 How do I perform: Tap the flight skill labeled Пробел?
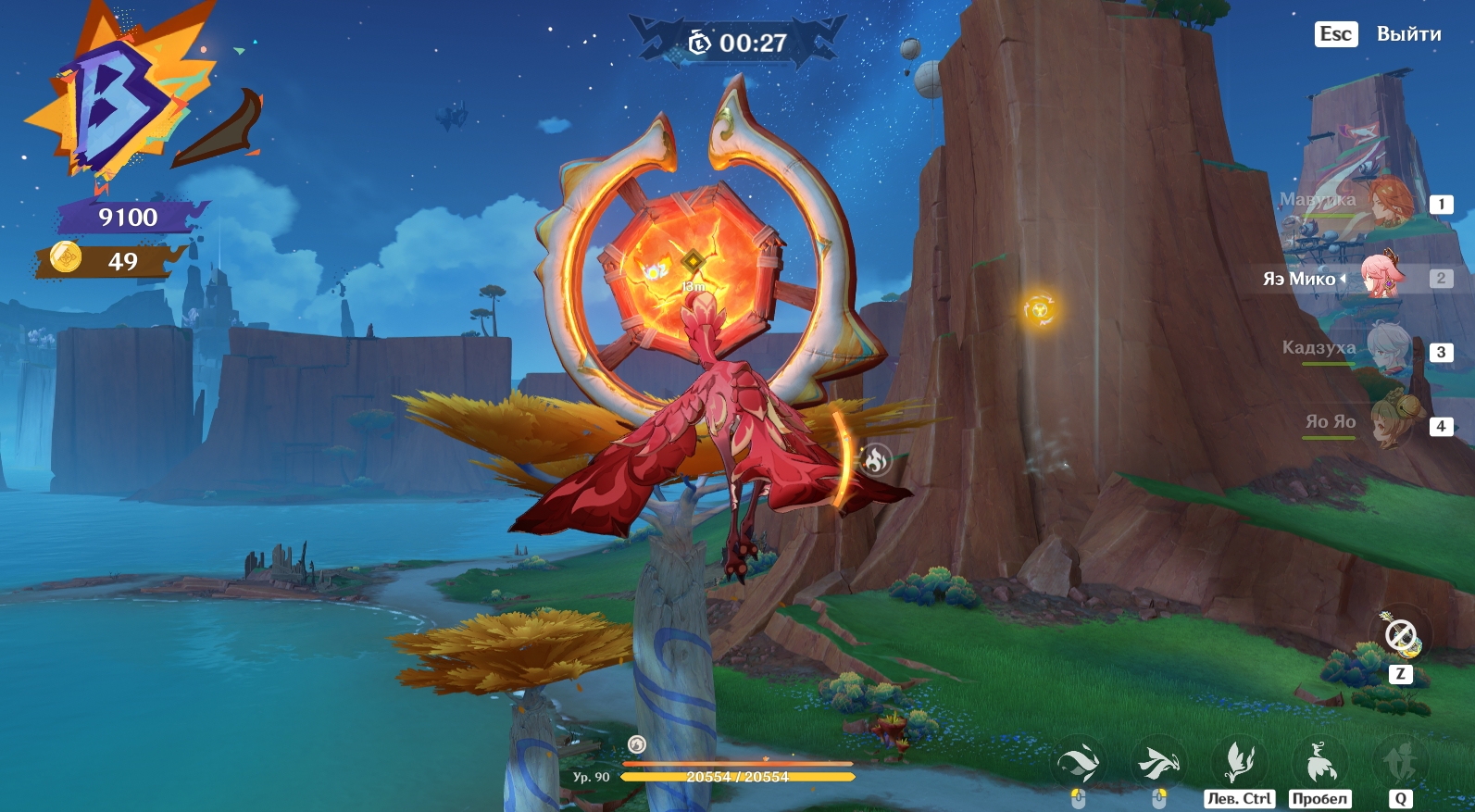point(1319,763)
